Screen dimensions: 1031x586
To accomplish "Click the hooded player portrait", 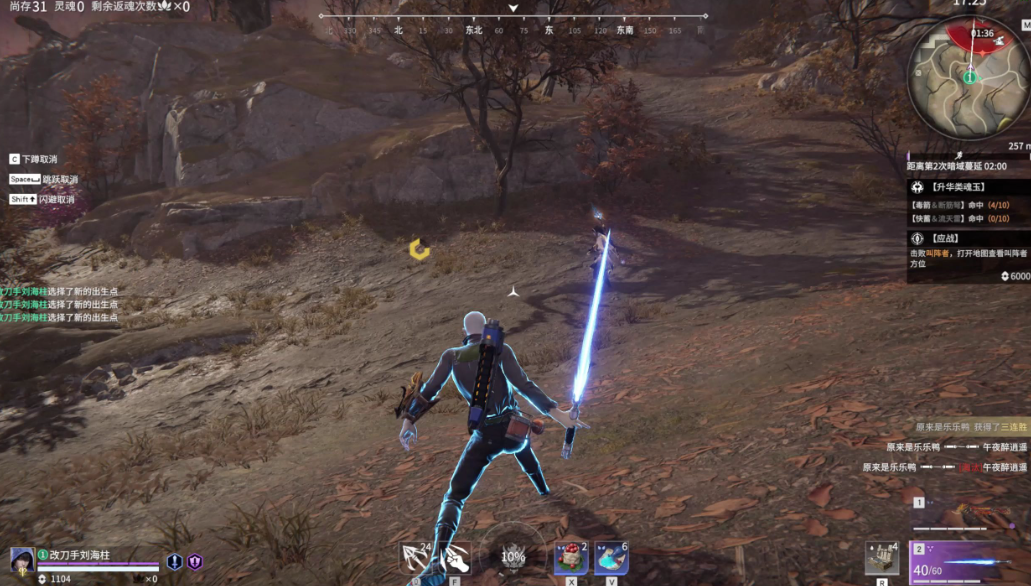I will [22, 559].
